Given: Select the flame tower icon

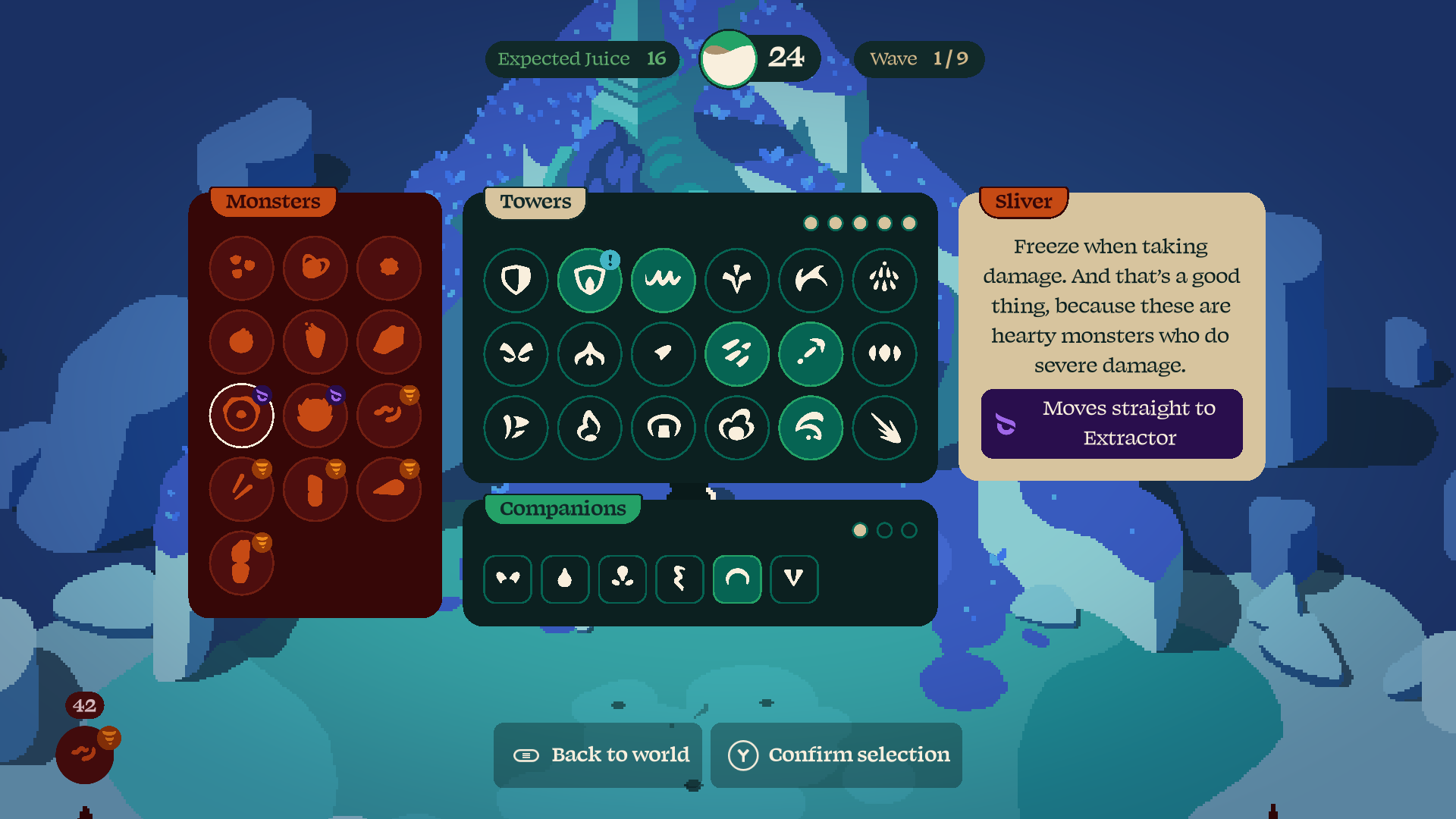Looking at the screenshot, I should tap(589, 428).
